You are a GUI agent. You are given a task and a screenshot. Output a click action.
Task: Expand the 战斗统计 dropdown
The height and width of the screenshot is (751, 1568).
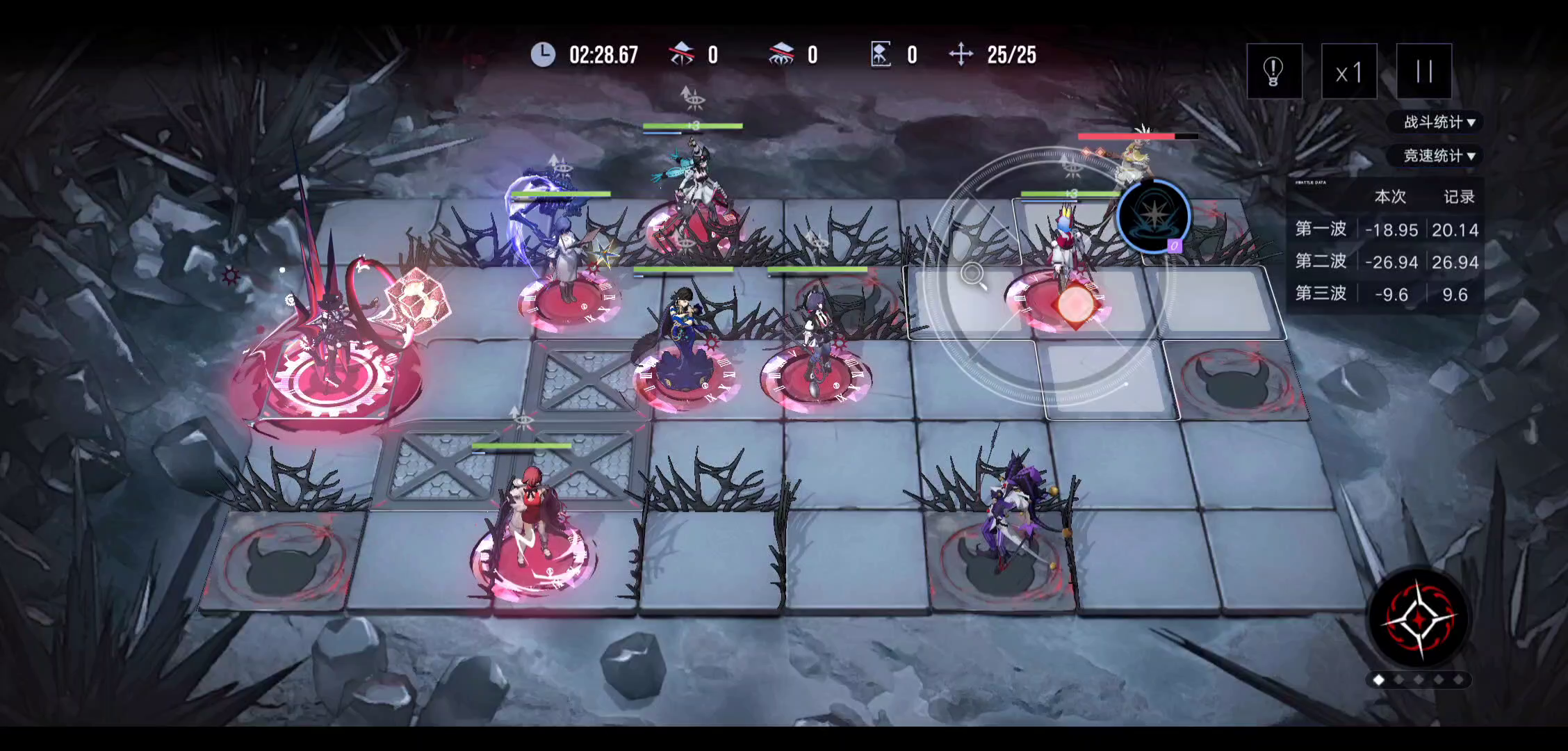[x=1437, y=122]
